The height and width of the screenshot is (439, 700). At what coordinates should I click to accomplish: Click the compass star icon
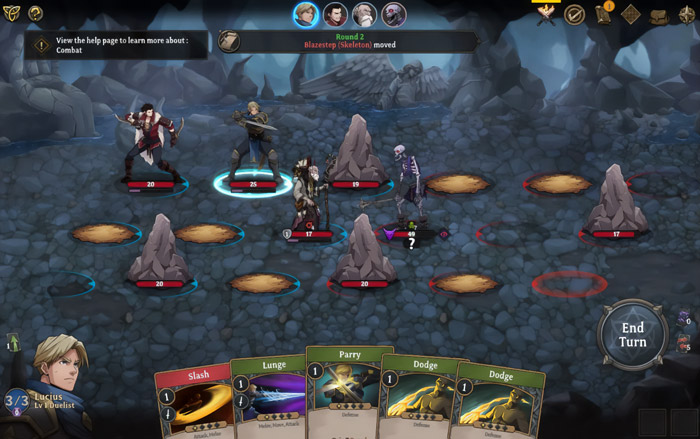click(x=687, y=14)
